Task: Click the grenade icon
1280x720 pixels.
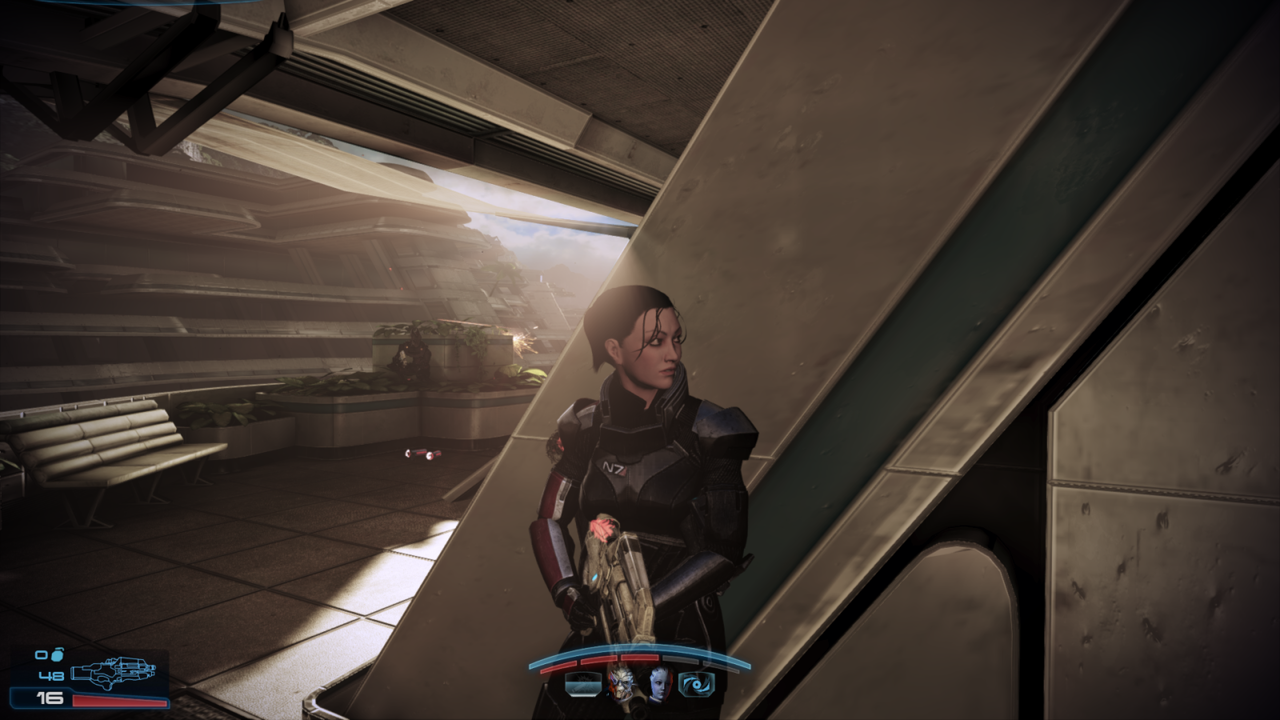Action: click(56, 655)
